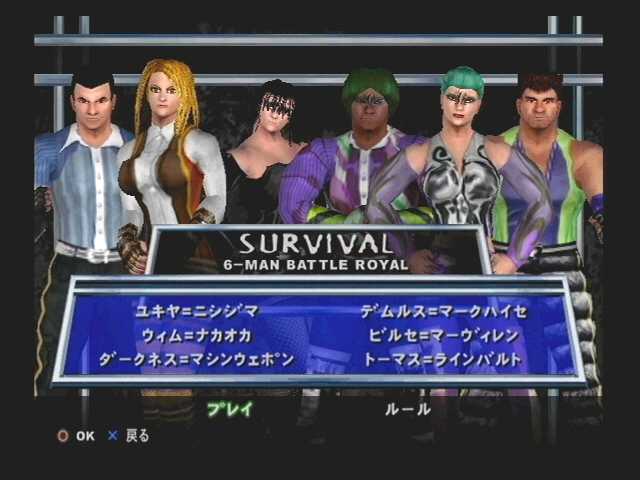Open the ルール (Rules) option
This screenshot has width=640, height=480.
408,409
